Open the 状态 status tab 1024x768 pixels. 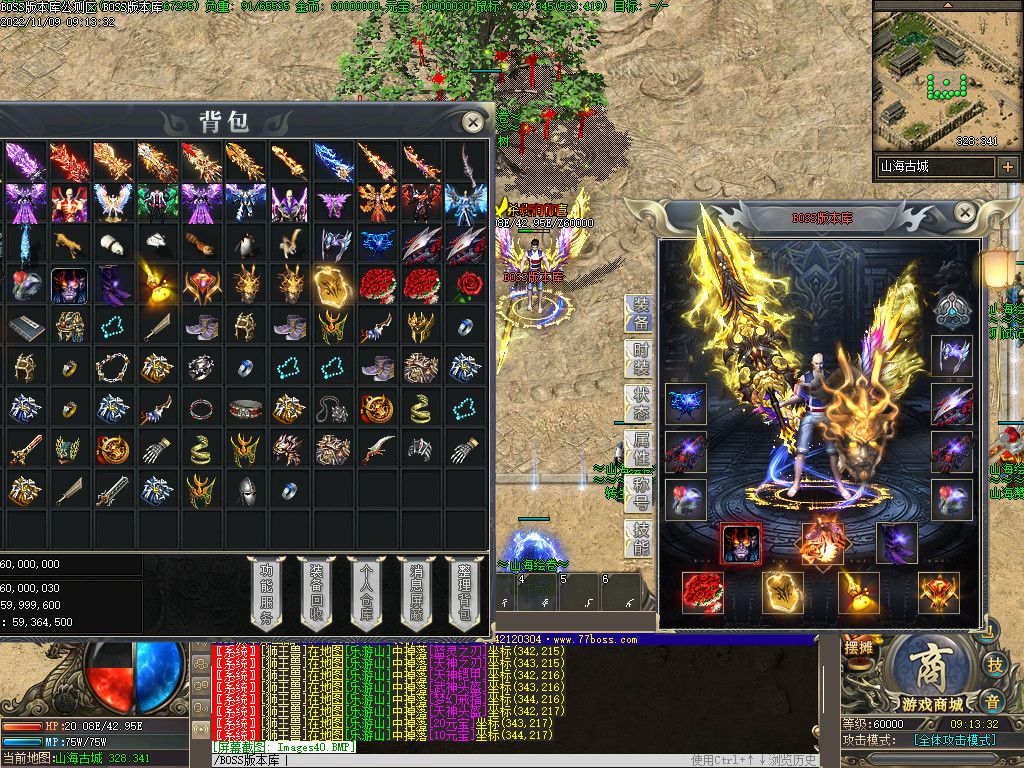(x=640, y=404)
